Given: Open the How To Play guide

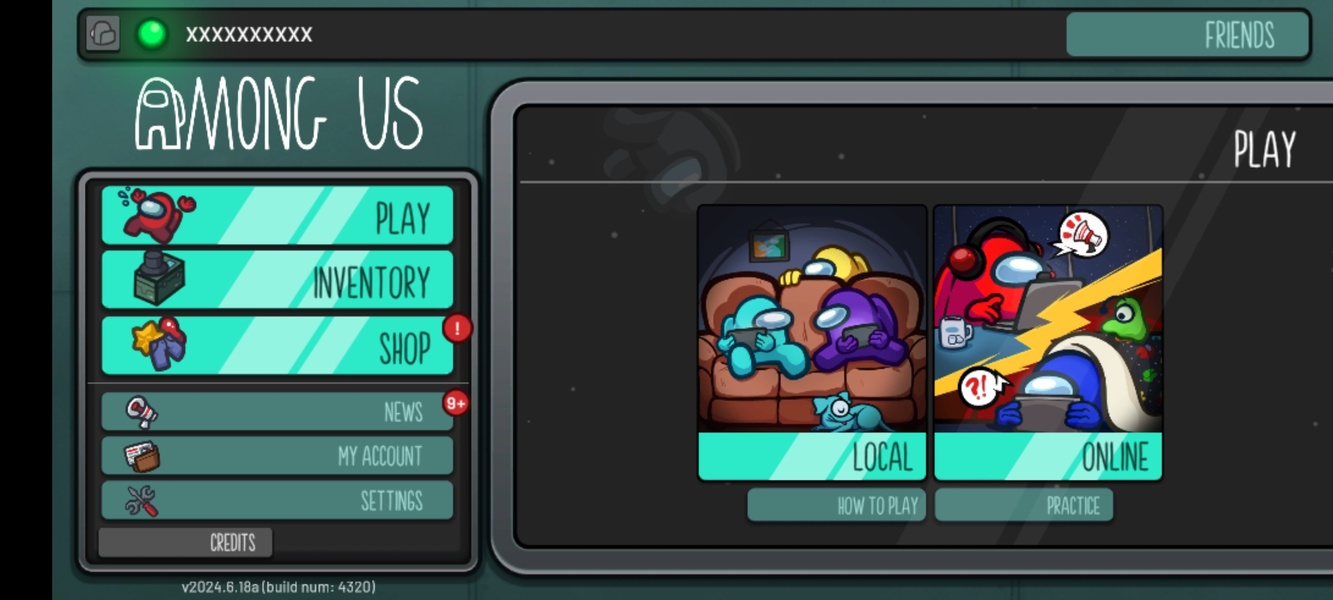Looking at the screenshot, I should pos(836,505).
